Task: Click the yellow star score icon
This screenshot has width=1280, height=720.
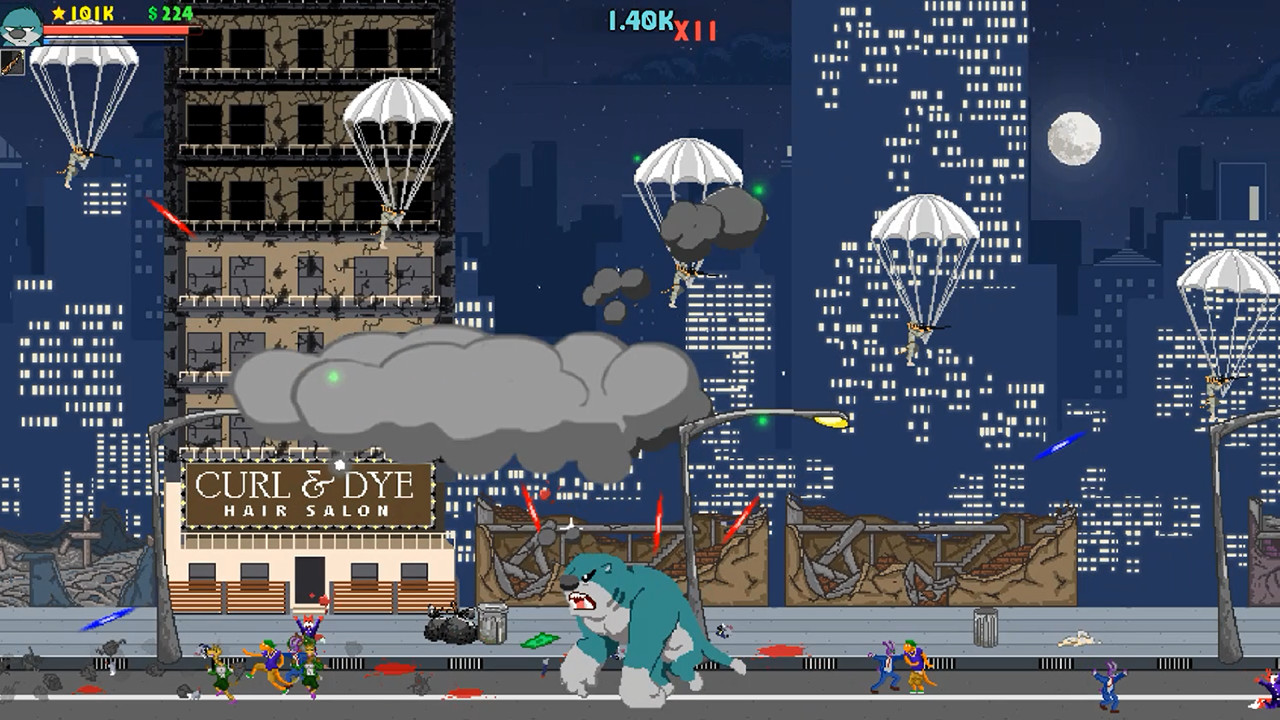Action: [58, 13]
